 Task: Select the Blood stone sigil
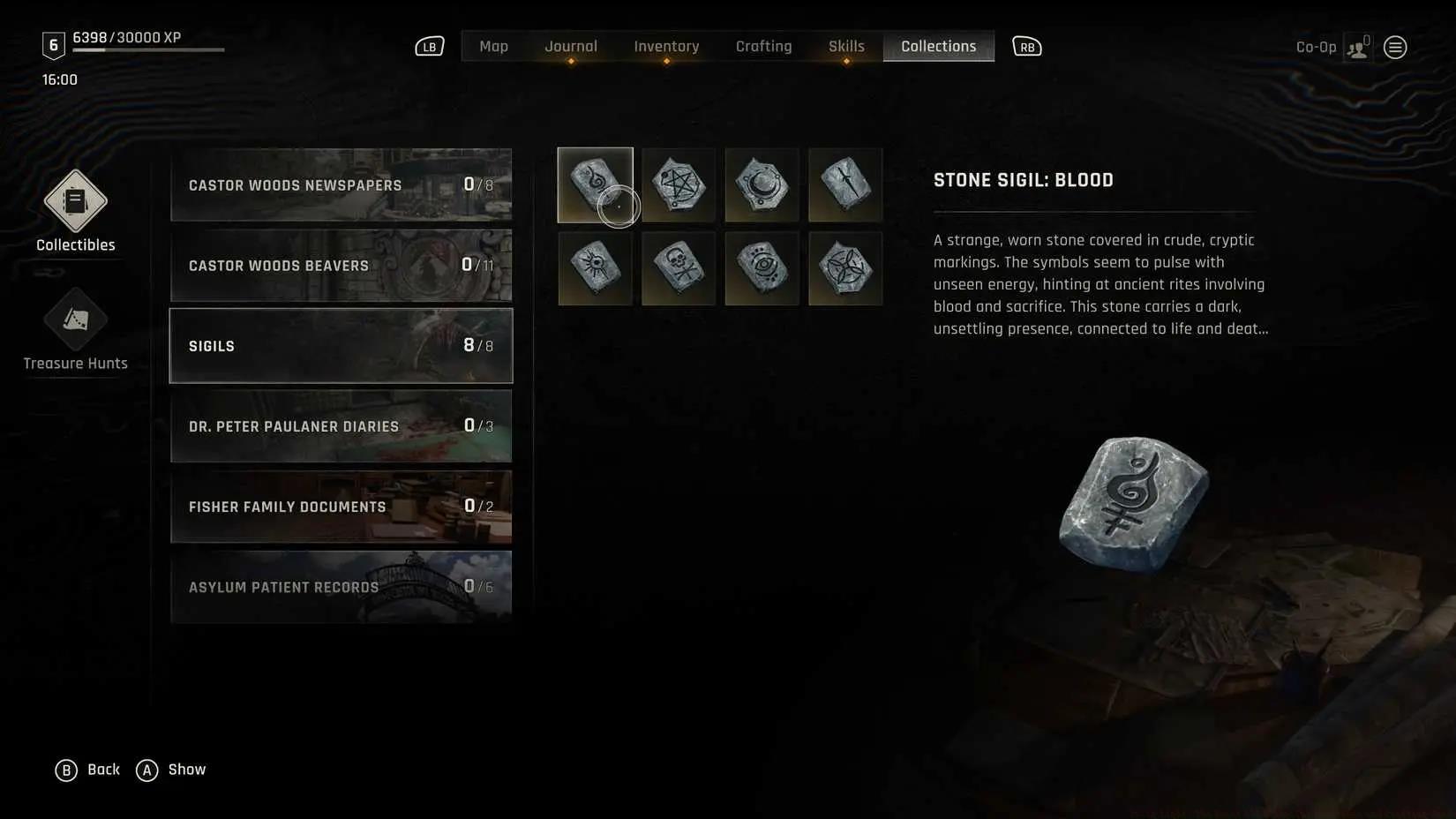tap(595, 184)
